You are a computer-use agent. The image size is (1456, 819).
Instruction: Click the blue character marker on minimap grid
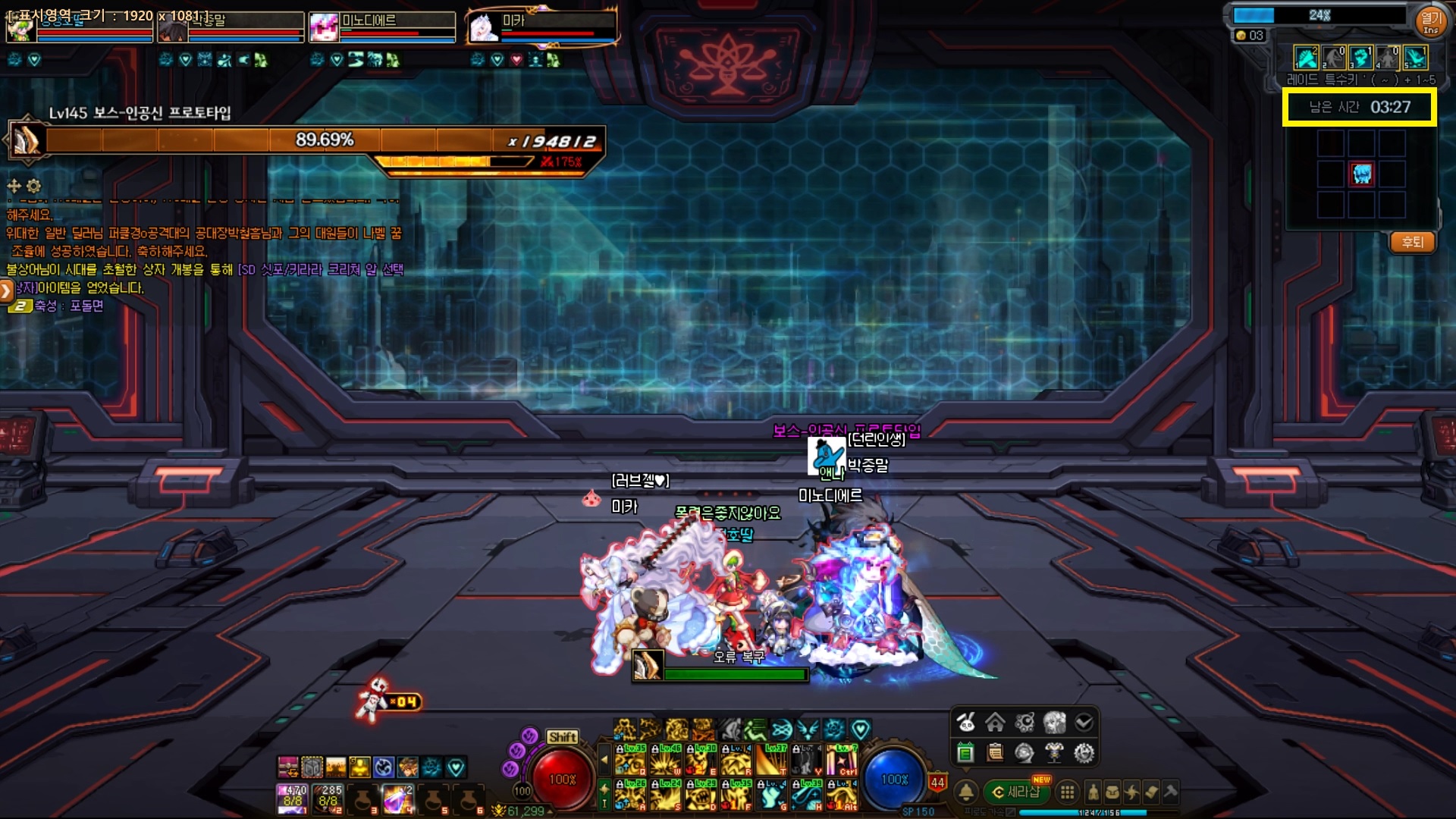pos(1362,174)
